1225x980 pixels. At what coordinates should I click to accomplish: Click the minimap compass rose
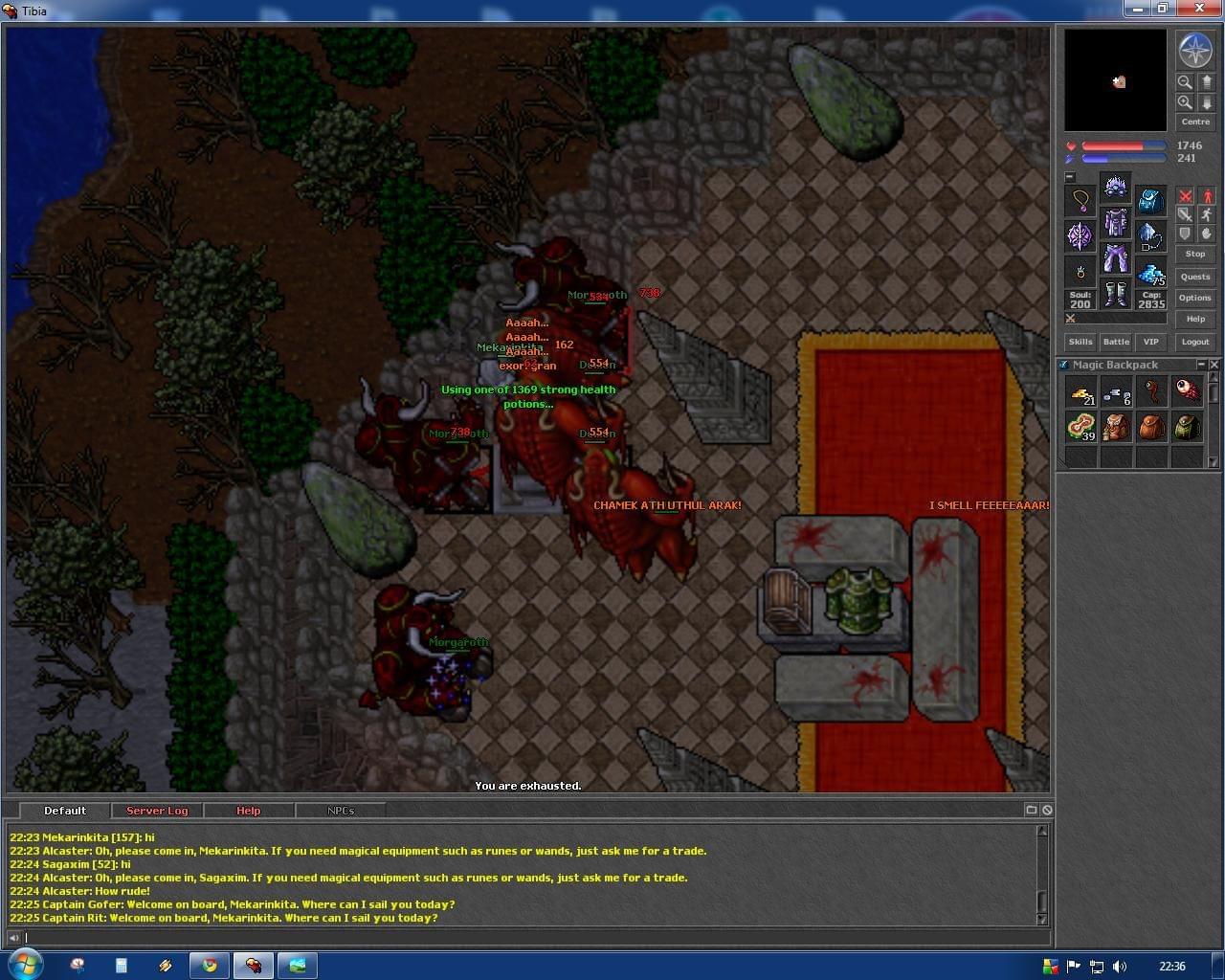click(1195, 51)
